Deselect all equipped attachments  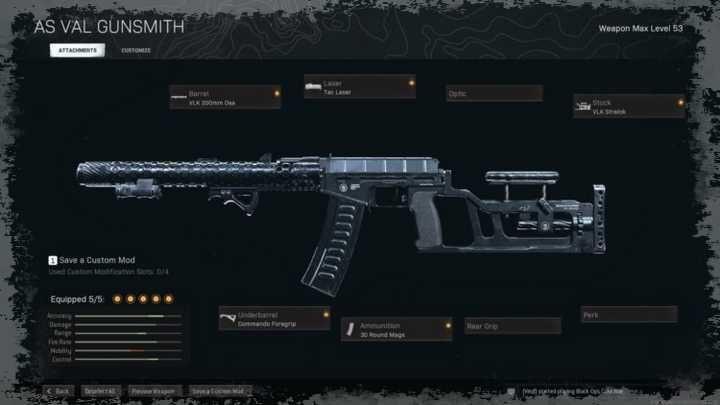100,390
